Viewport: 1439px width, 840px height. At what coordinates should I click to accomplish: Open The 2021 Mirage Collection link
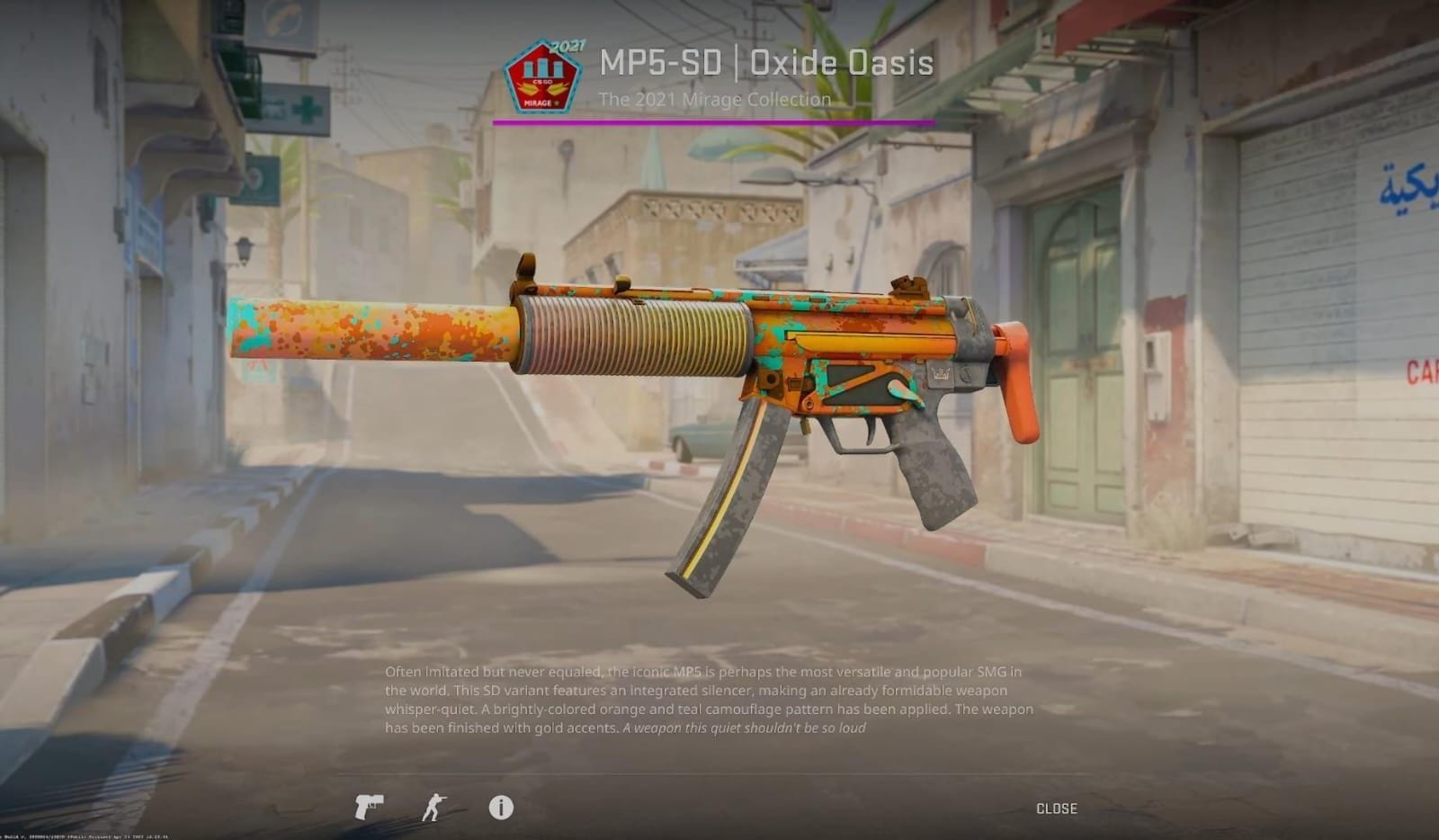(x=715, y=99)
